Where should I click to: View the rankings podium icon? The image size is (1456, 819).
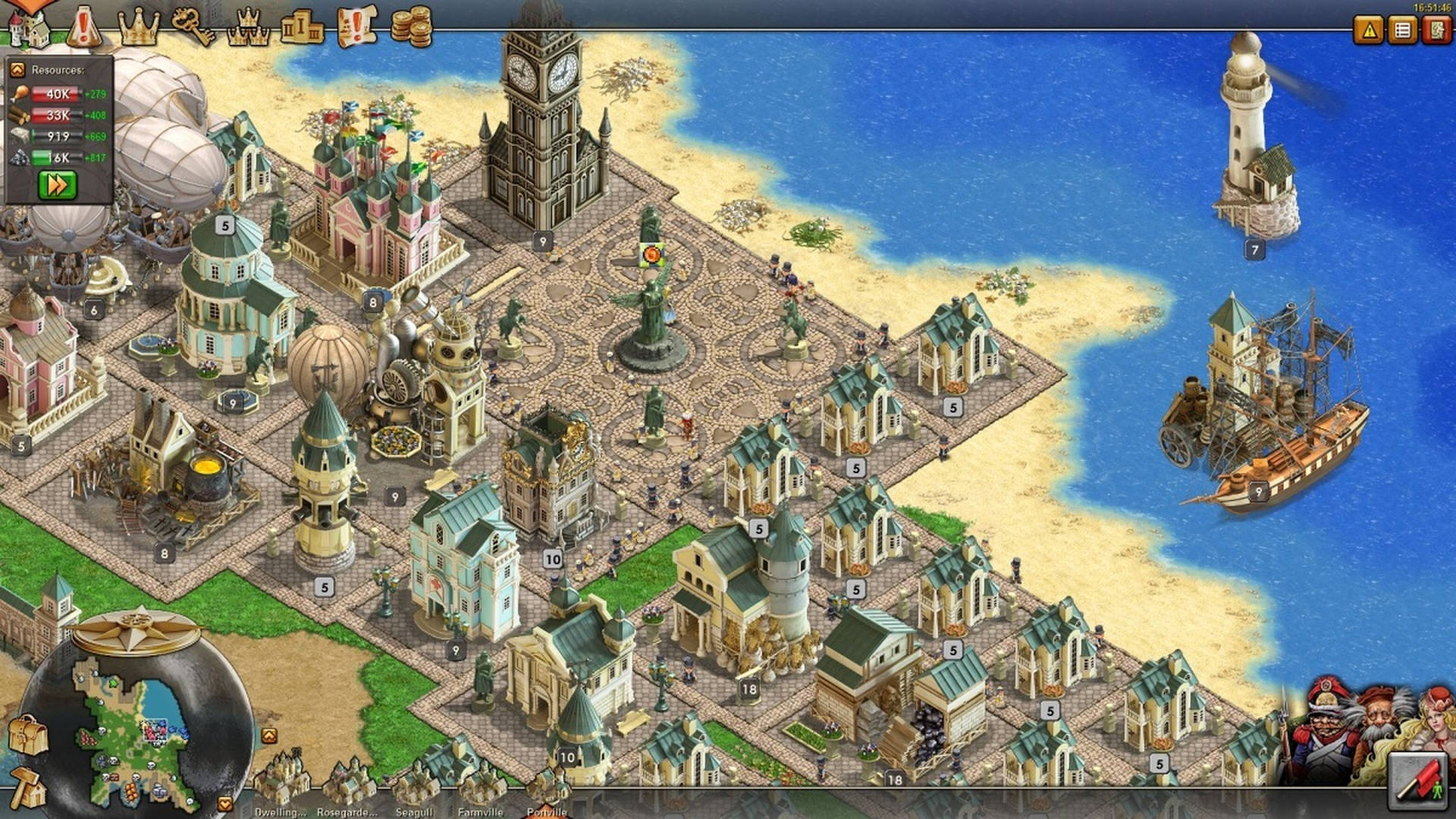(x=301, y=25)
